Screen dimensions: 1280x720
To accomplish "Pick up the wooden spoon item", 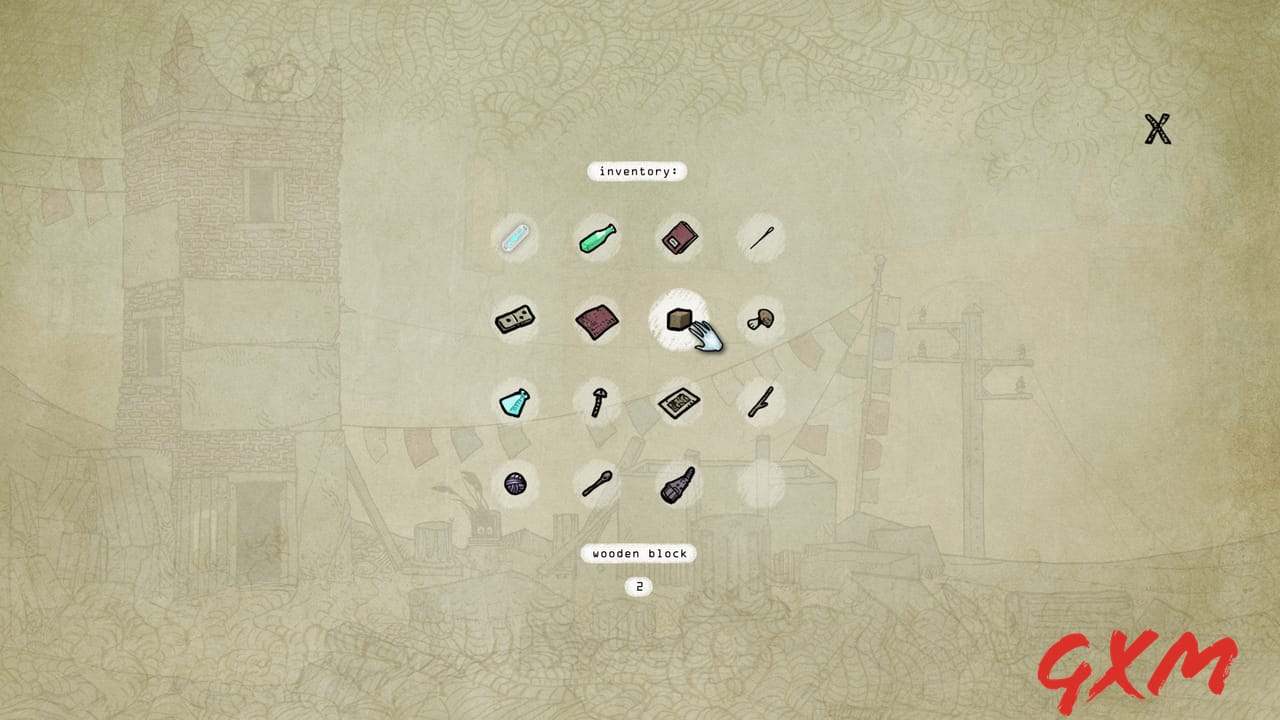I will [x=598, y=484].
